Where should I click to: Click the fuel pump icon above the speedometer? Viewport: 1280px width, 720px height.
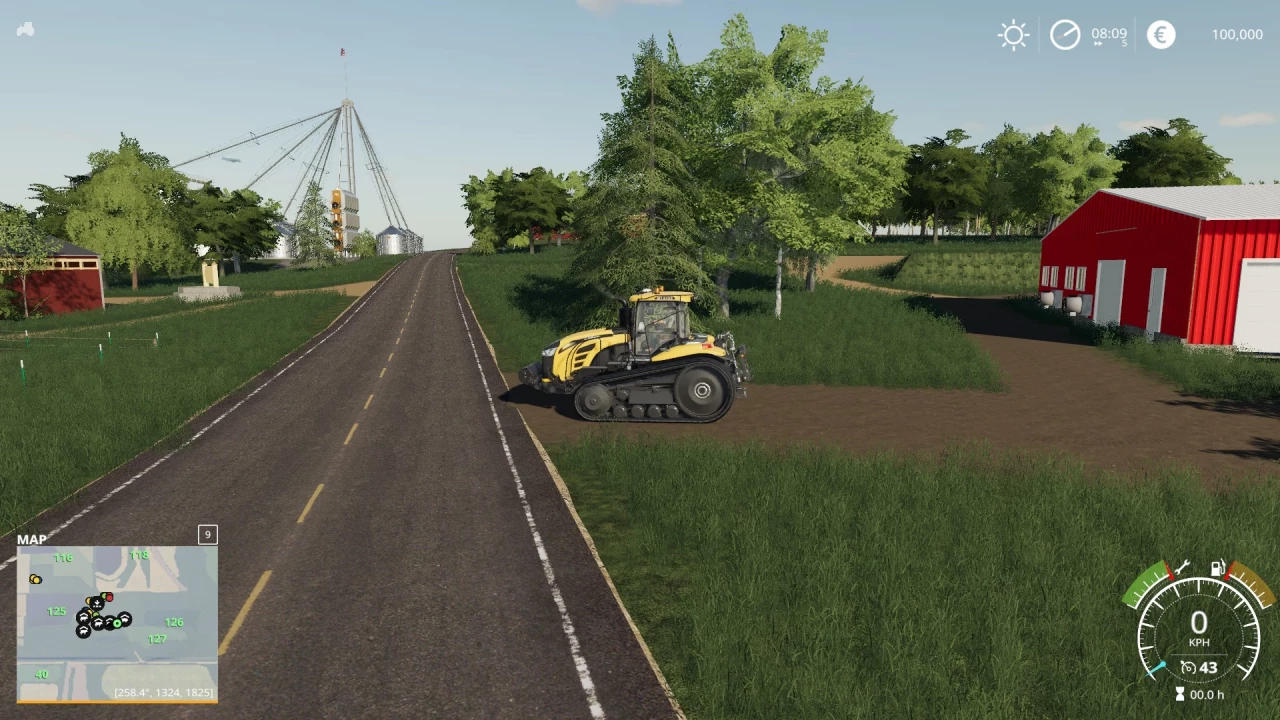tap(1217, 567)
